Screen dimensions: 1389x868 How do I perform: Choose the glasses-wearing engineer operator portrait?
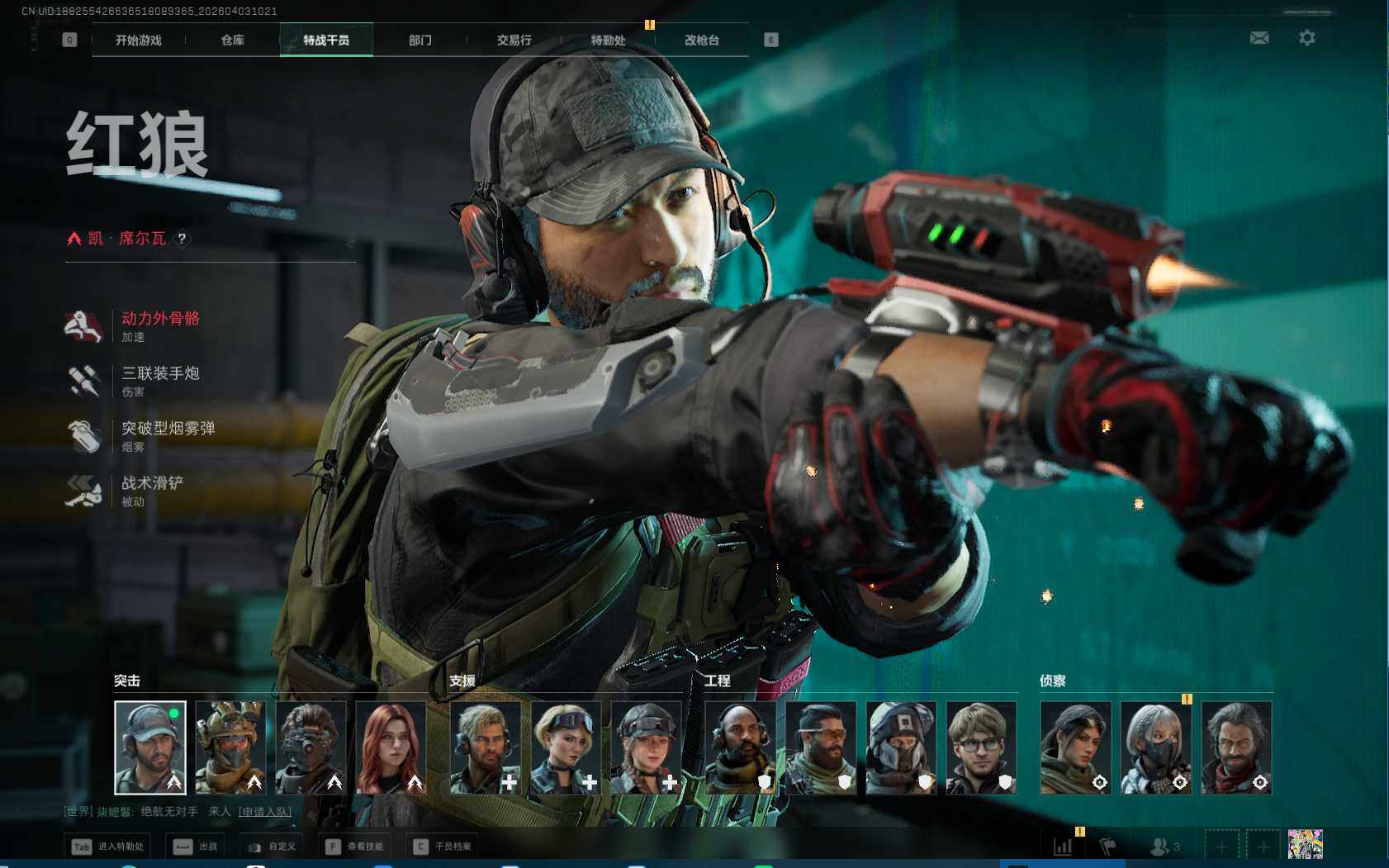(x=981, y=747)
